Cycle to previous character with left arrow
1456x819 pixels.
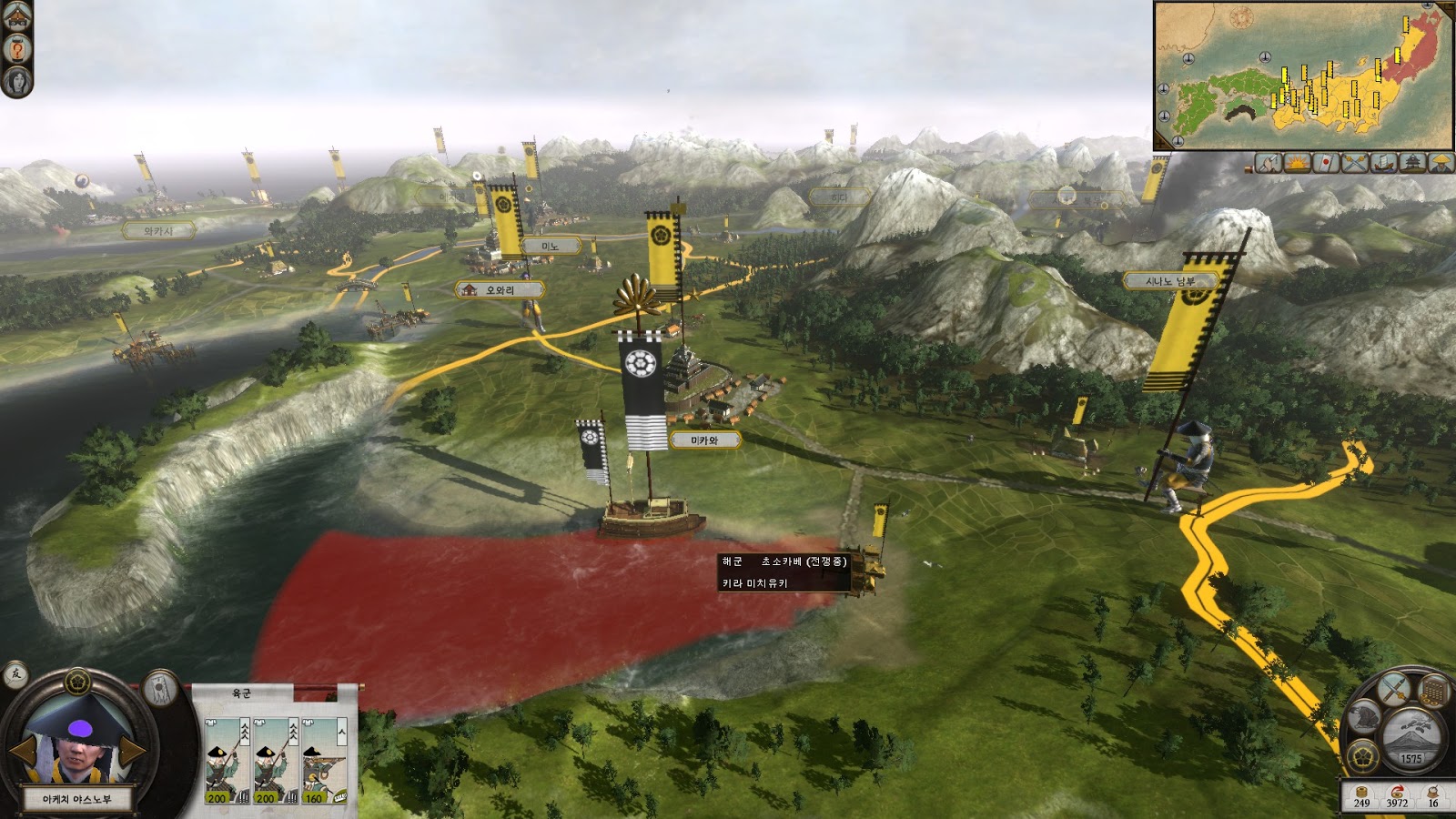[x=23, y=751]
